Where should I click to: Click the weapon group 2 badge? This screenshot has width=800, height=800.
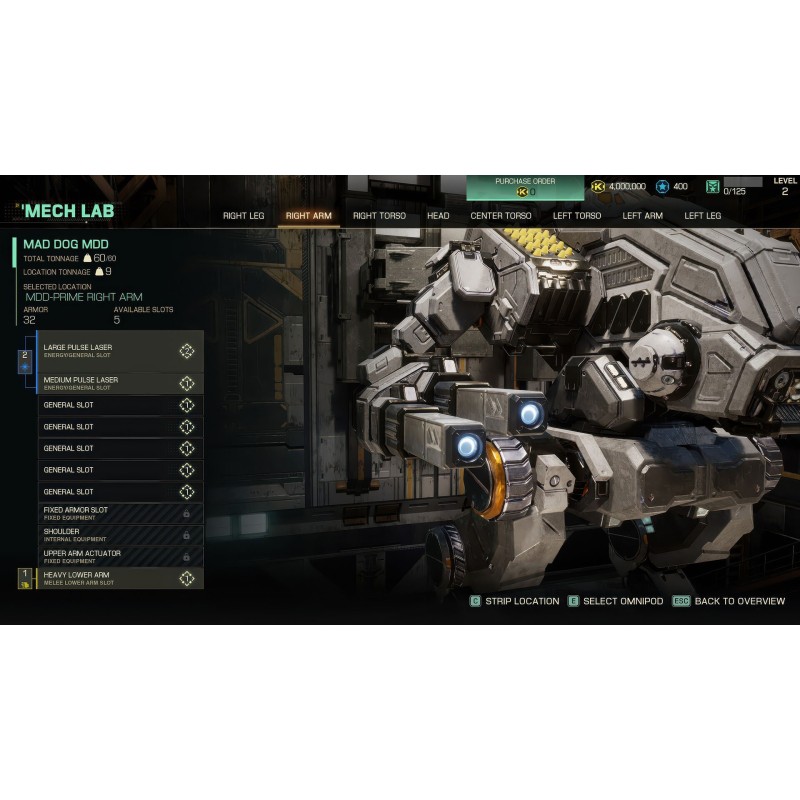26,359
